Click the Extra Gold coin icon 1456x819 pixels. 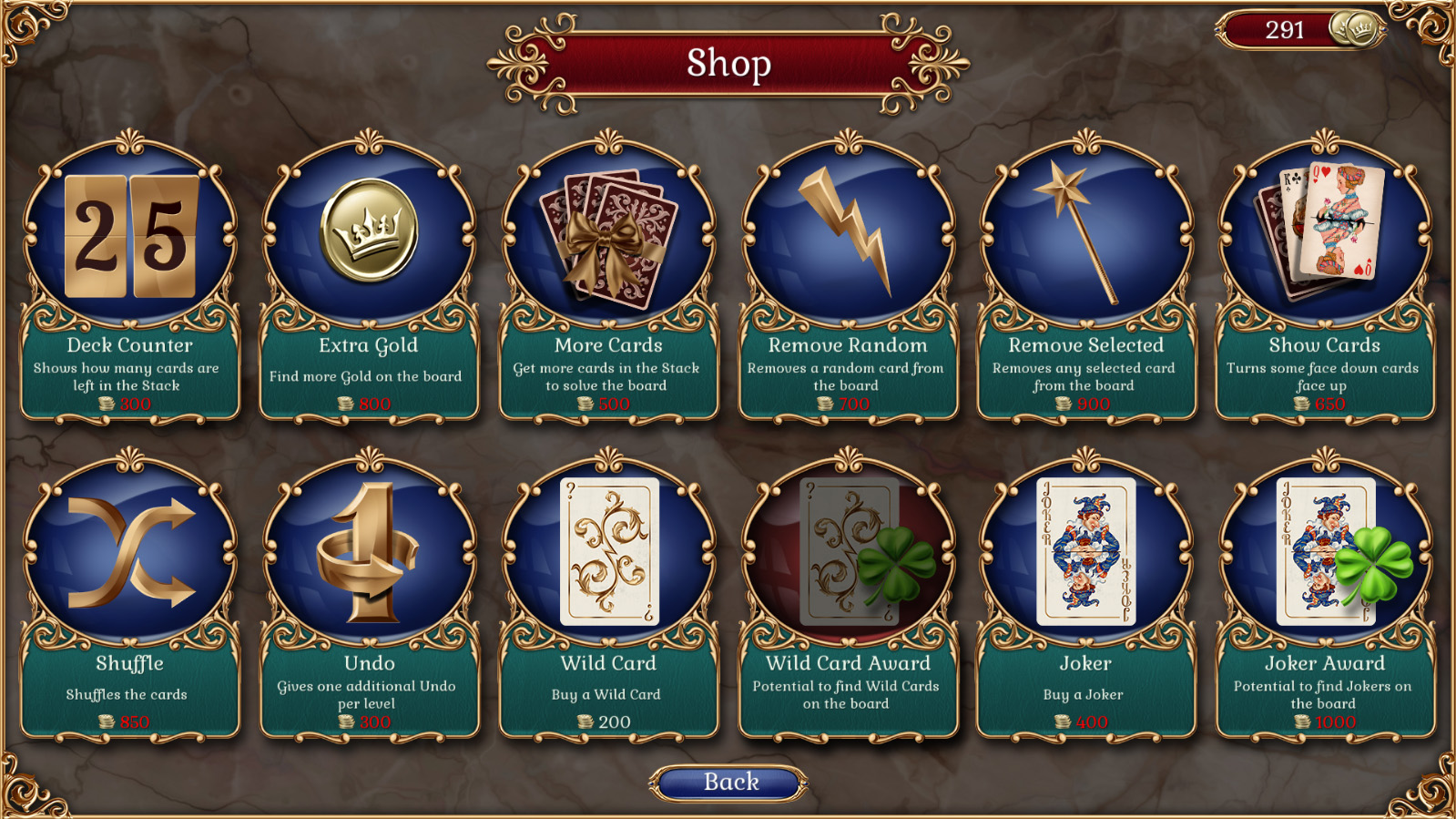coord(366,228)
